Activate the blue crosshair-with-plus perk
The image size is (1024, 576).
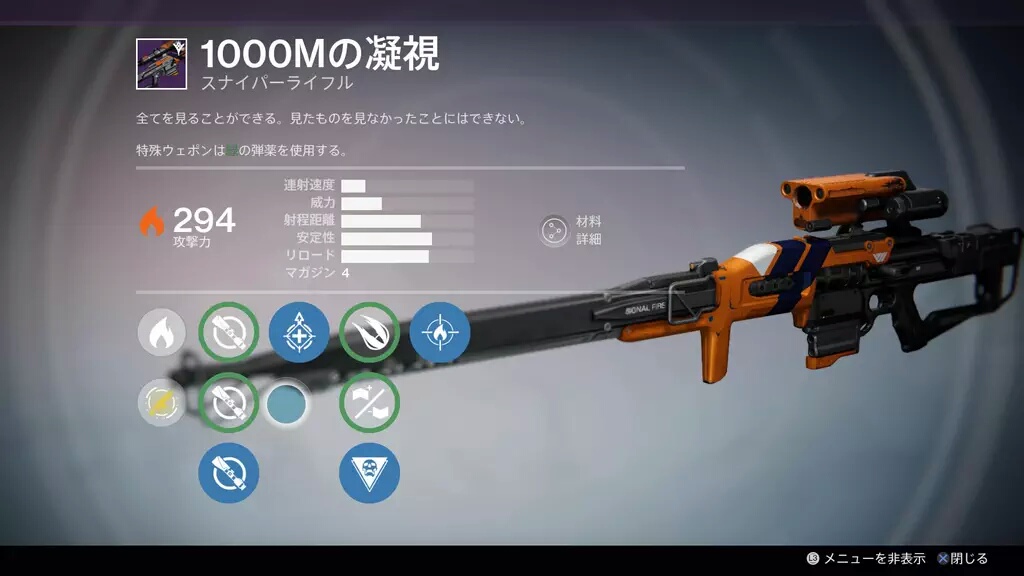[x=299, y=332]
